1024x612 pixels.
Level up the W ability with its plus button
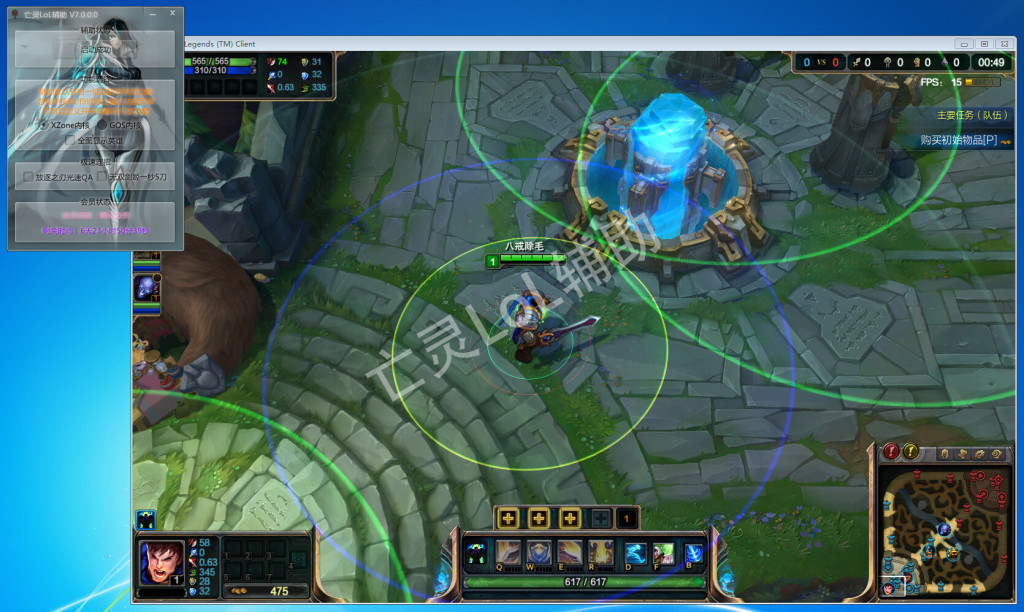pyautogui.click(x=539, y=518)
